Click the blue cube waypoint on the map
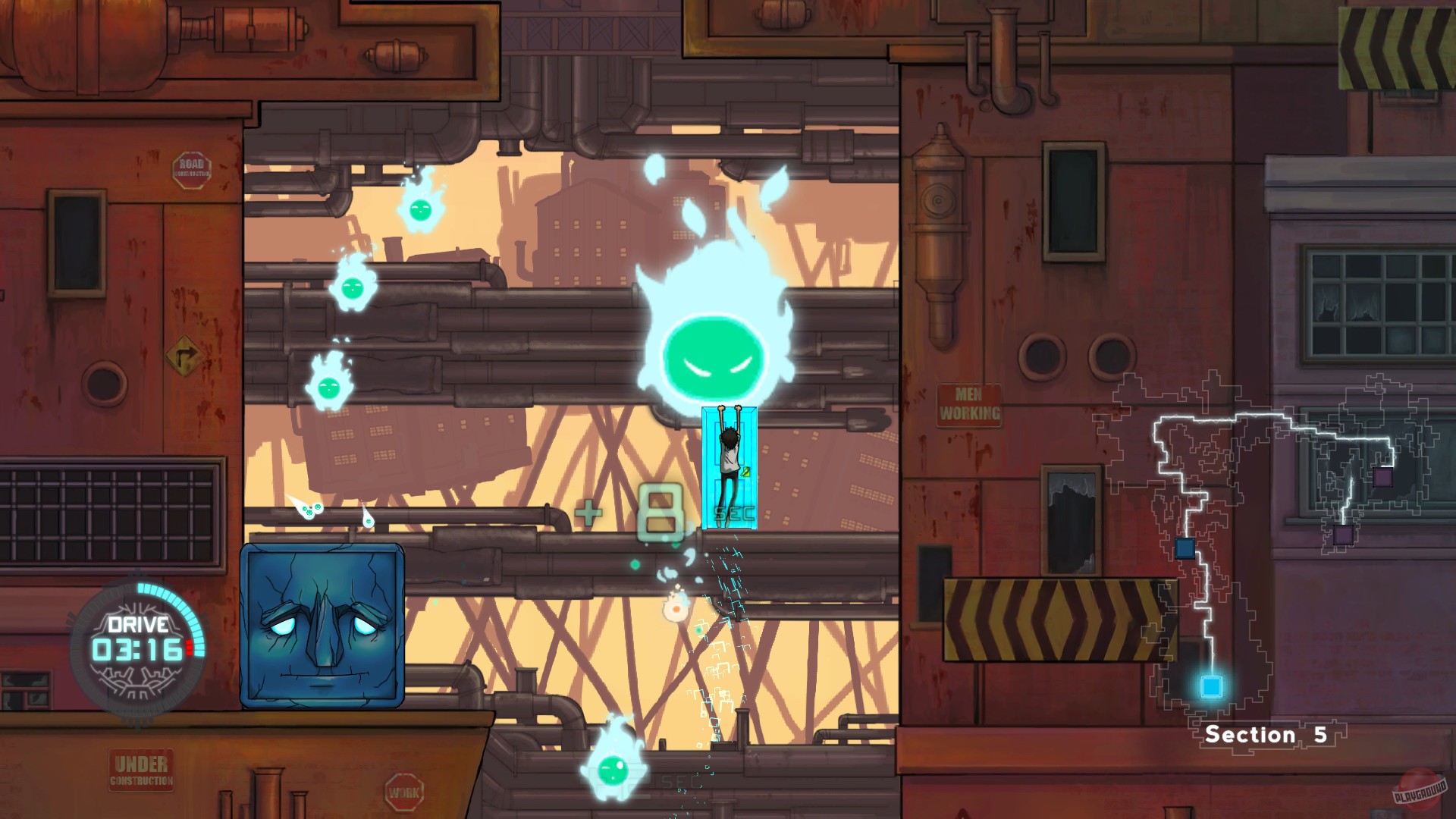Viewport: 1456px width, 819px height. pyautogui.click(x=1185, y=549)
